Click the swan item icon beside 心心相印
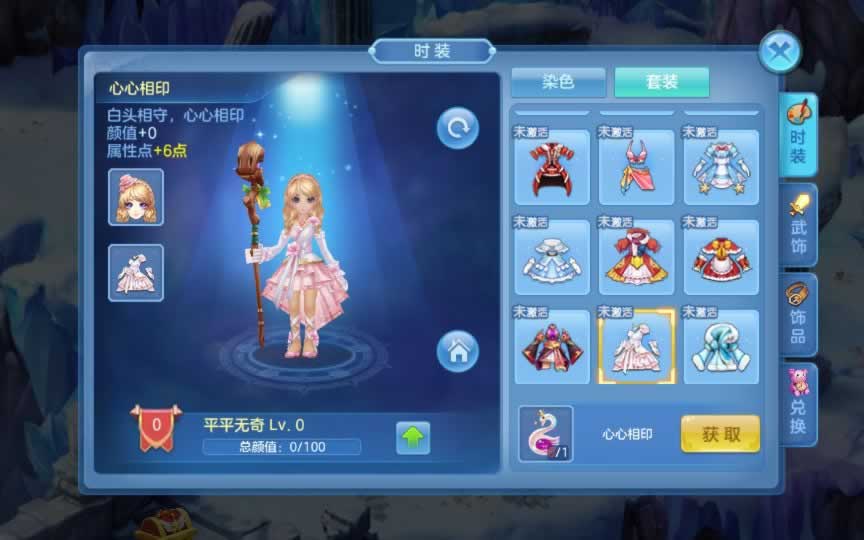This screenshot has width=864, height=540. 546,433
